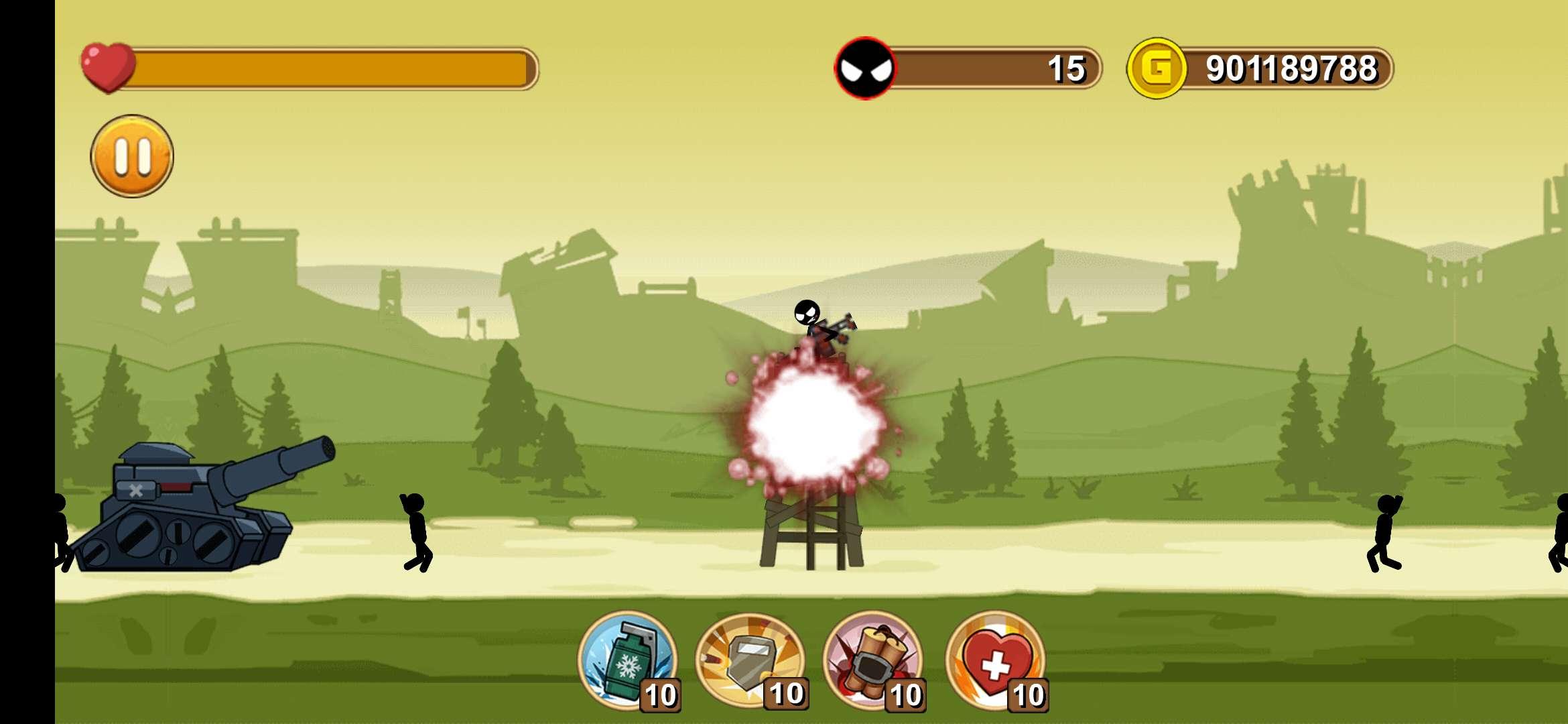Activate the armor shield power-up
This screenshot has width=1568, height=724.
[749, 660]
